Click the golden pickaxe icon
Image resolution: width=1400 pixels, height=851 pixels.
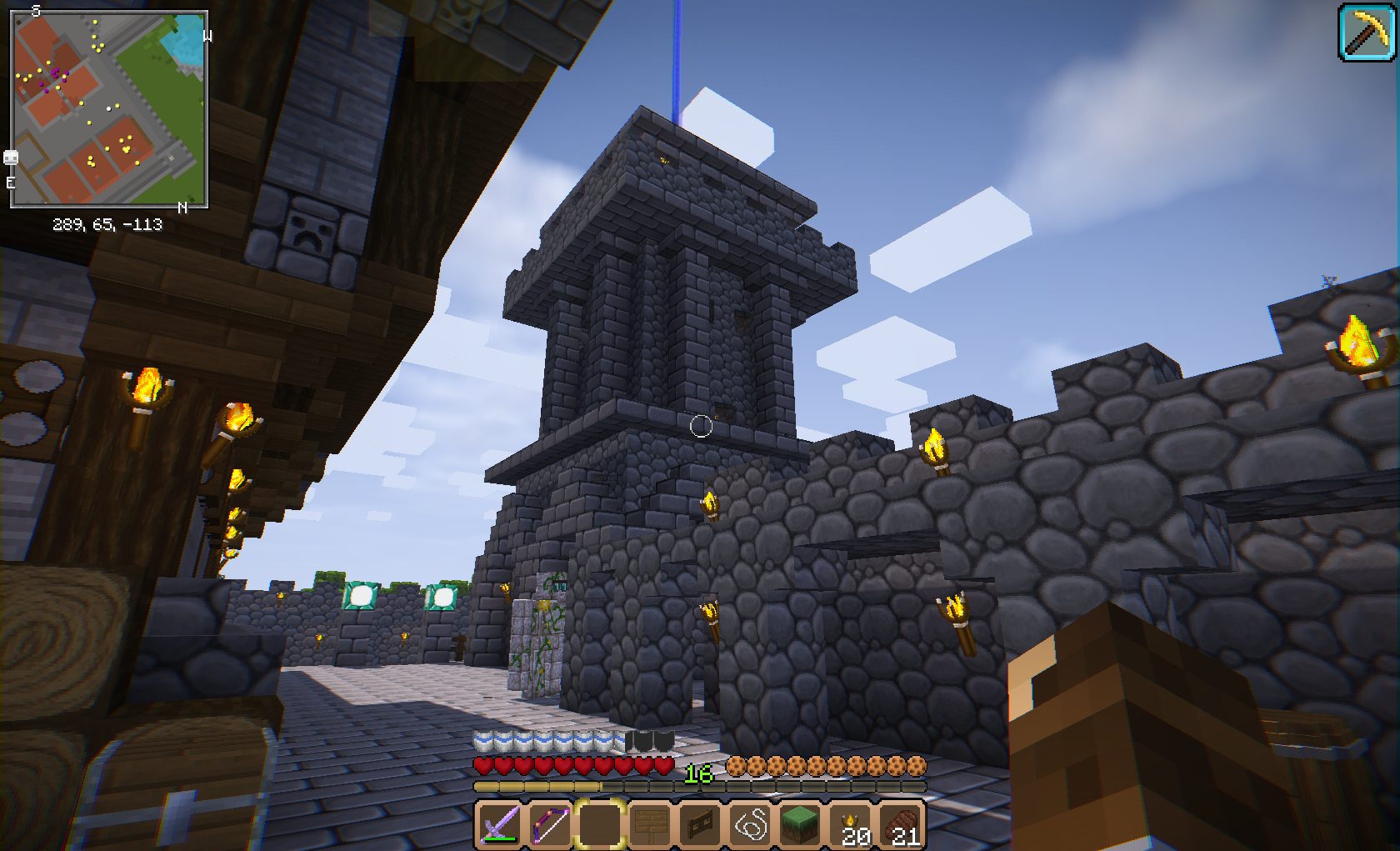pyautogui.click(x=1366, y=33)
